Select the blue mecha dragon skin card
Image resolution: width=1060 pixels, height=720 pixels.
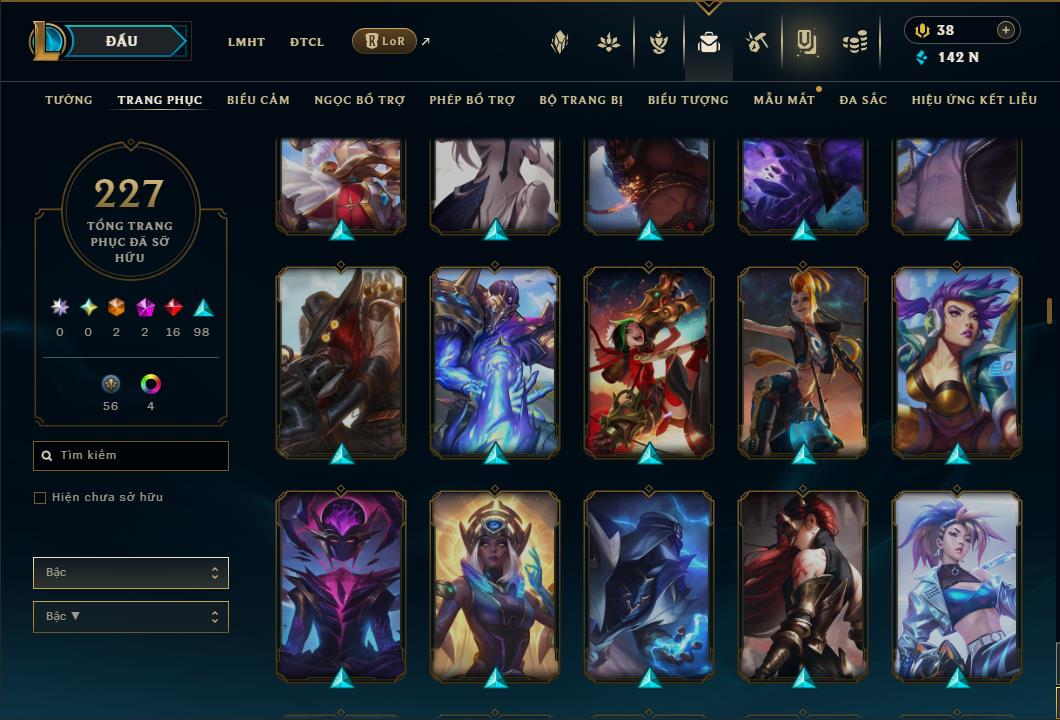[x=495, y=360]
